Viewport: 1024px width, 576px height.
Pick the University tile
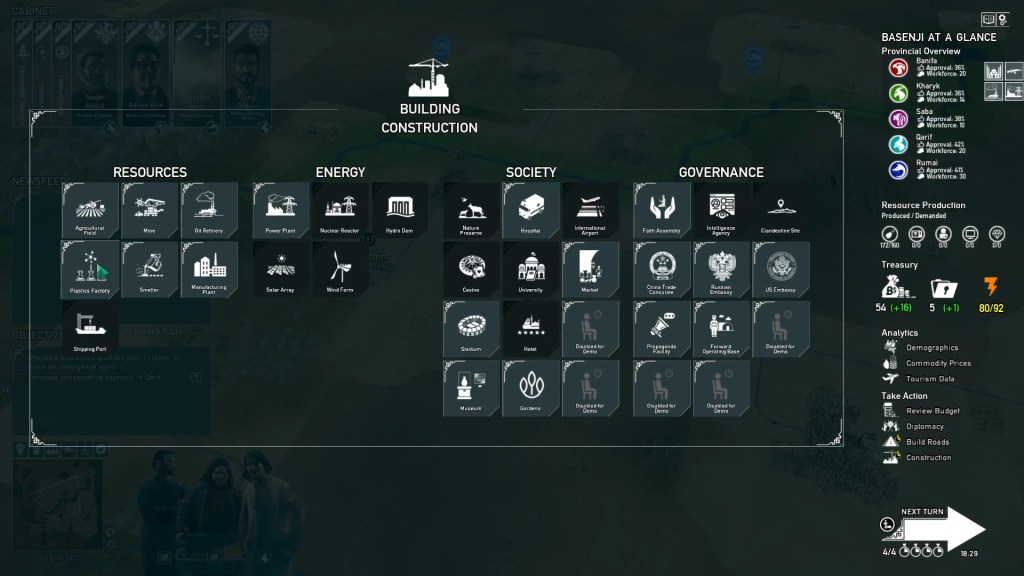click(x=531, y=269)
